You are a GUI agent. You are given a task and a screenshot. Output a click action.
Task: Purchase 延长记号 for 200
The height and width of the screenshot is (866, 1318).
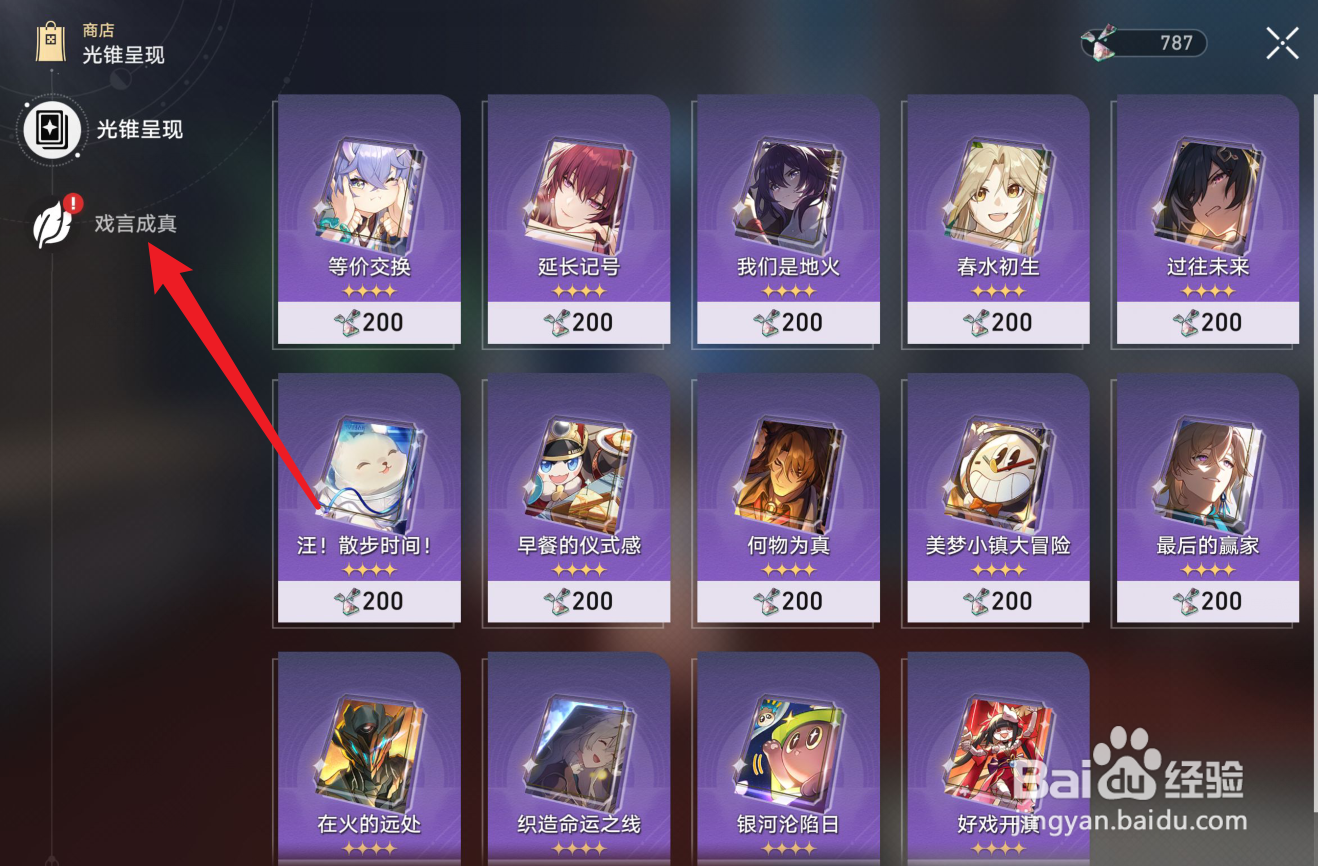(578, 322)
